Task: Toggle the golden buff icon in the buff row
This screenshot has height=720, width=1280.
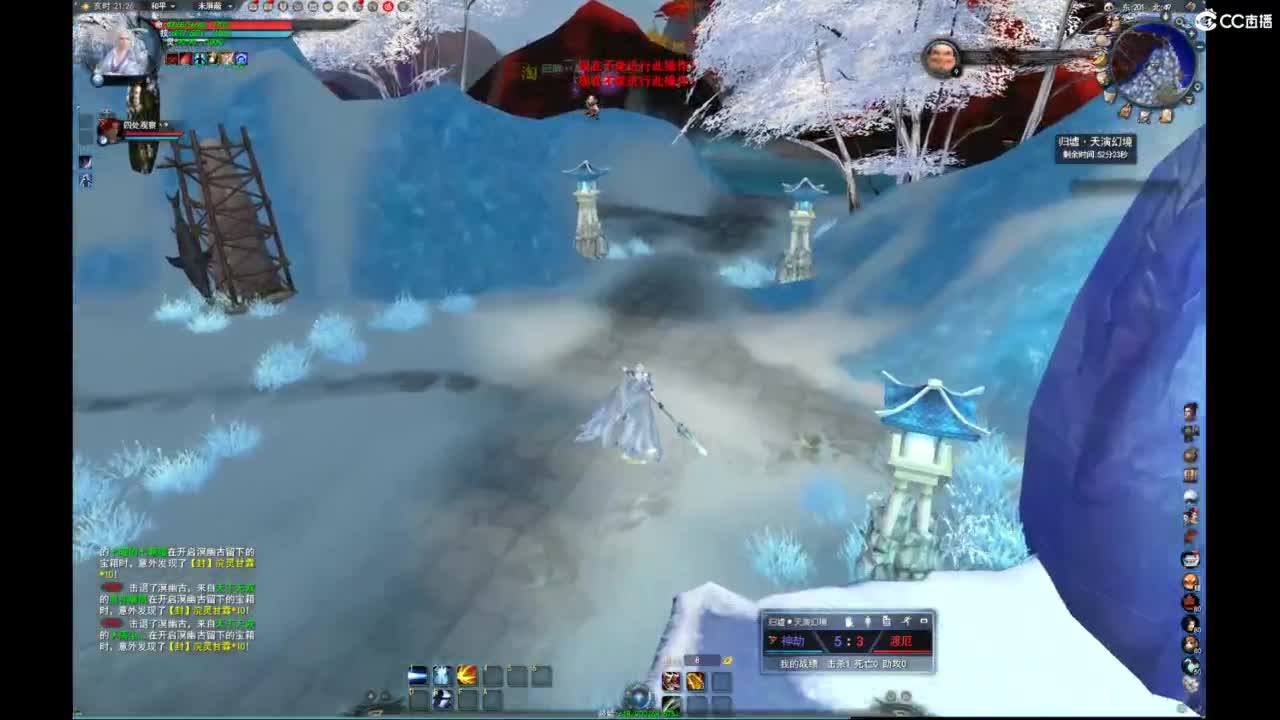Action: [x=212, y=60]
